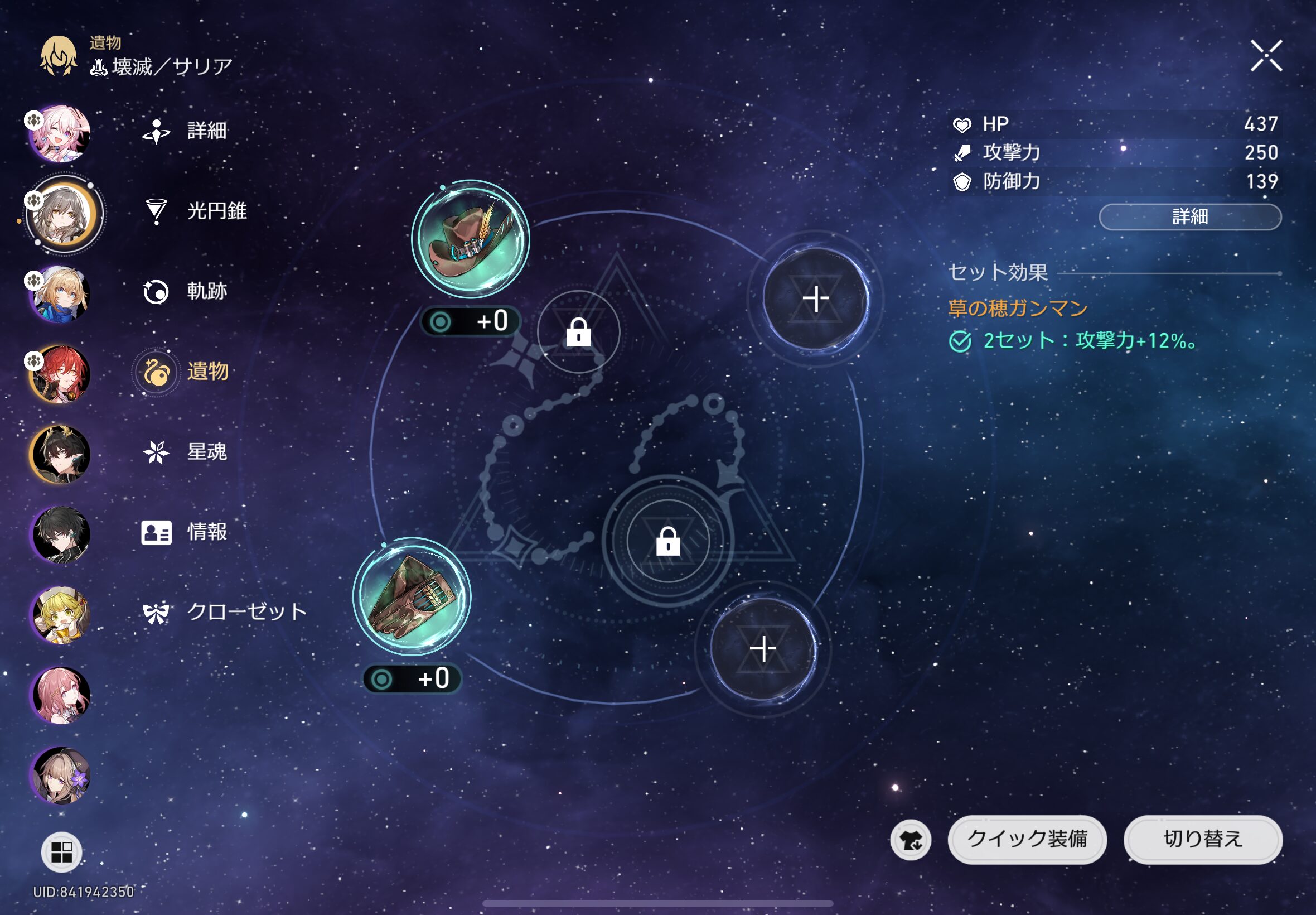Screen dimensions: 1316x915
Task: Select the equipped cowboy hat relic
Action: (471, 239)
